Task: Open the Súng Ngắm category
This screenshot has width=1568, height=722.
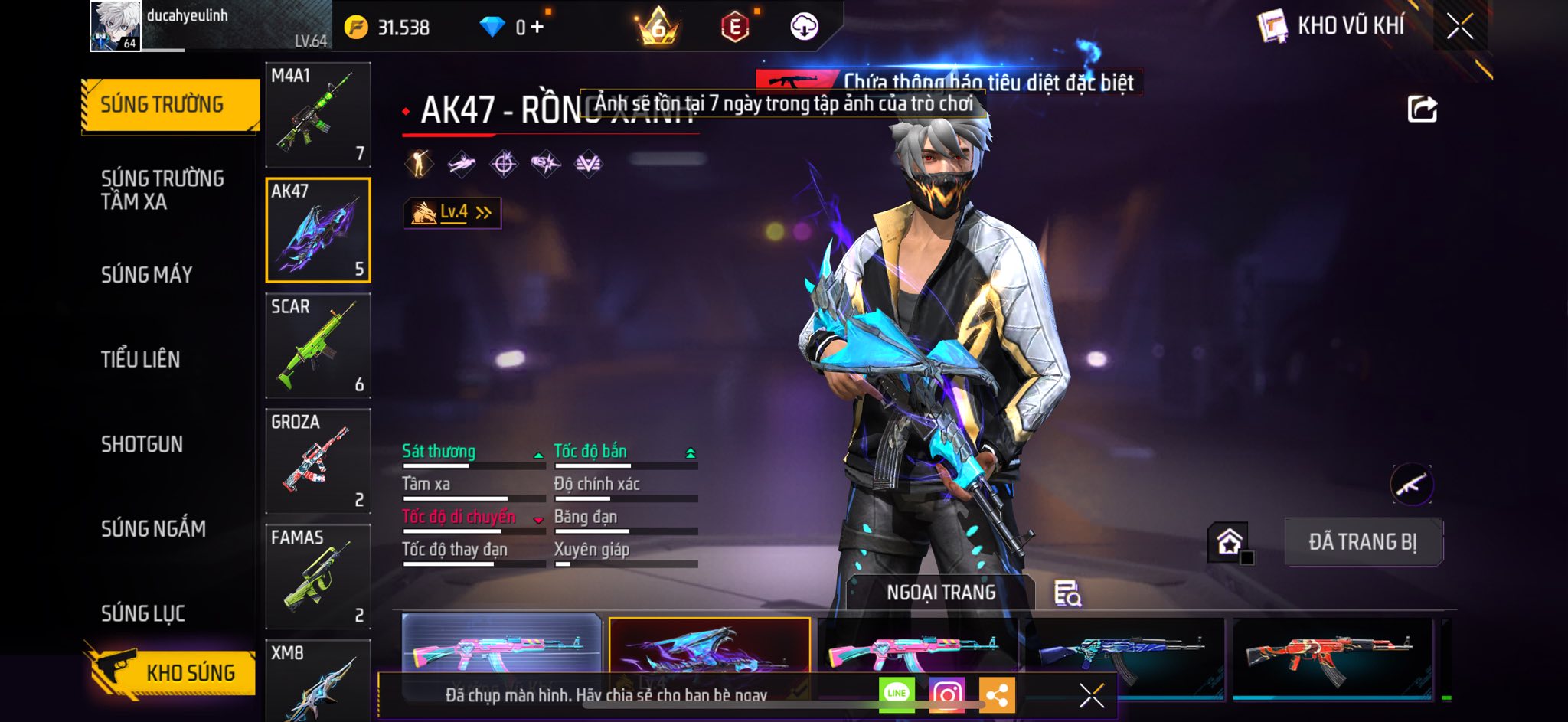Action: 153,528
